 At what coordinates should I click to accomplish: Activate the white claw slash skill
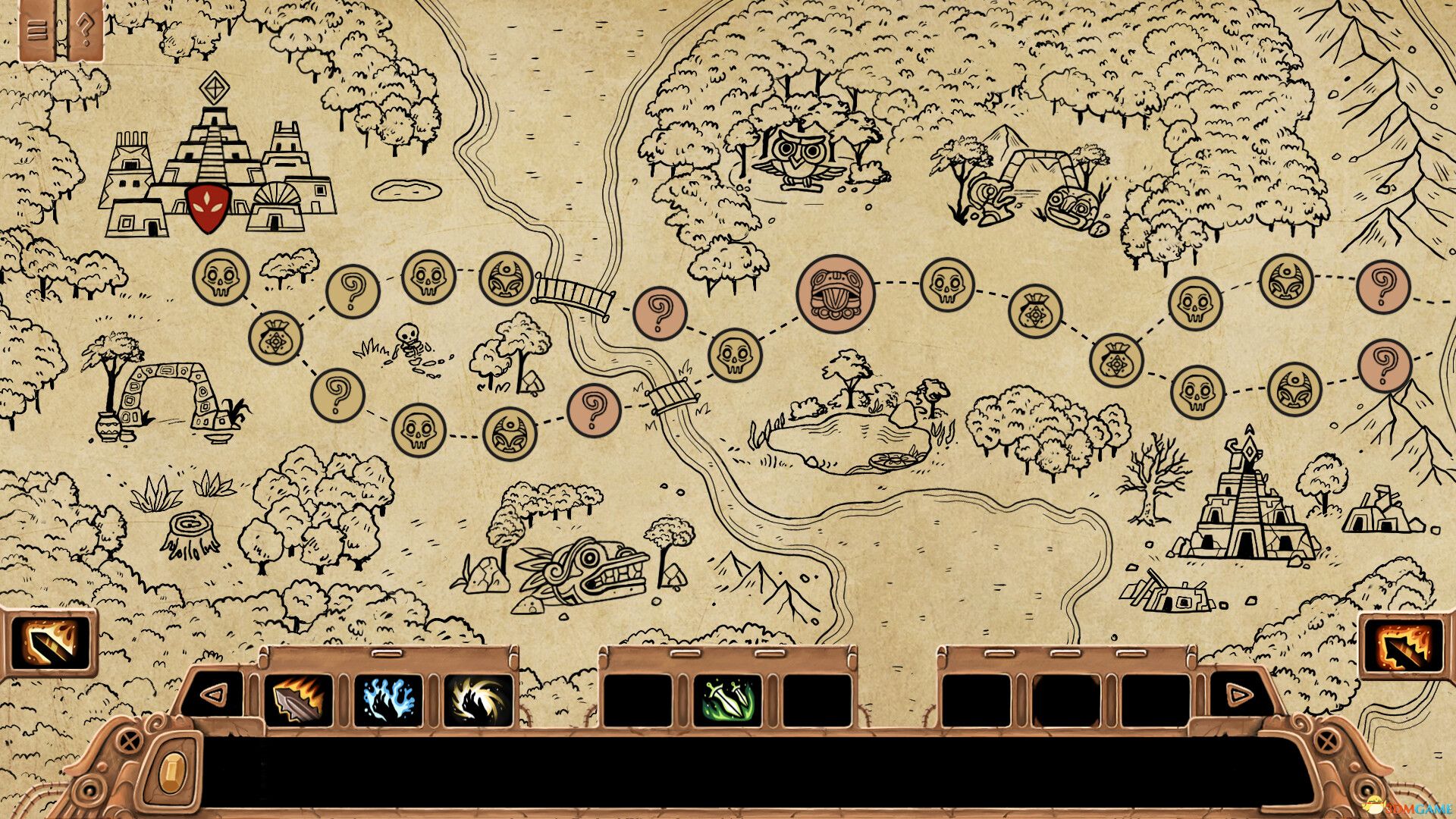coord(478,701)
